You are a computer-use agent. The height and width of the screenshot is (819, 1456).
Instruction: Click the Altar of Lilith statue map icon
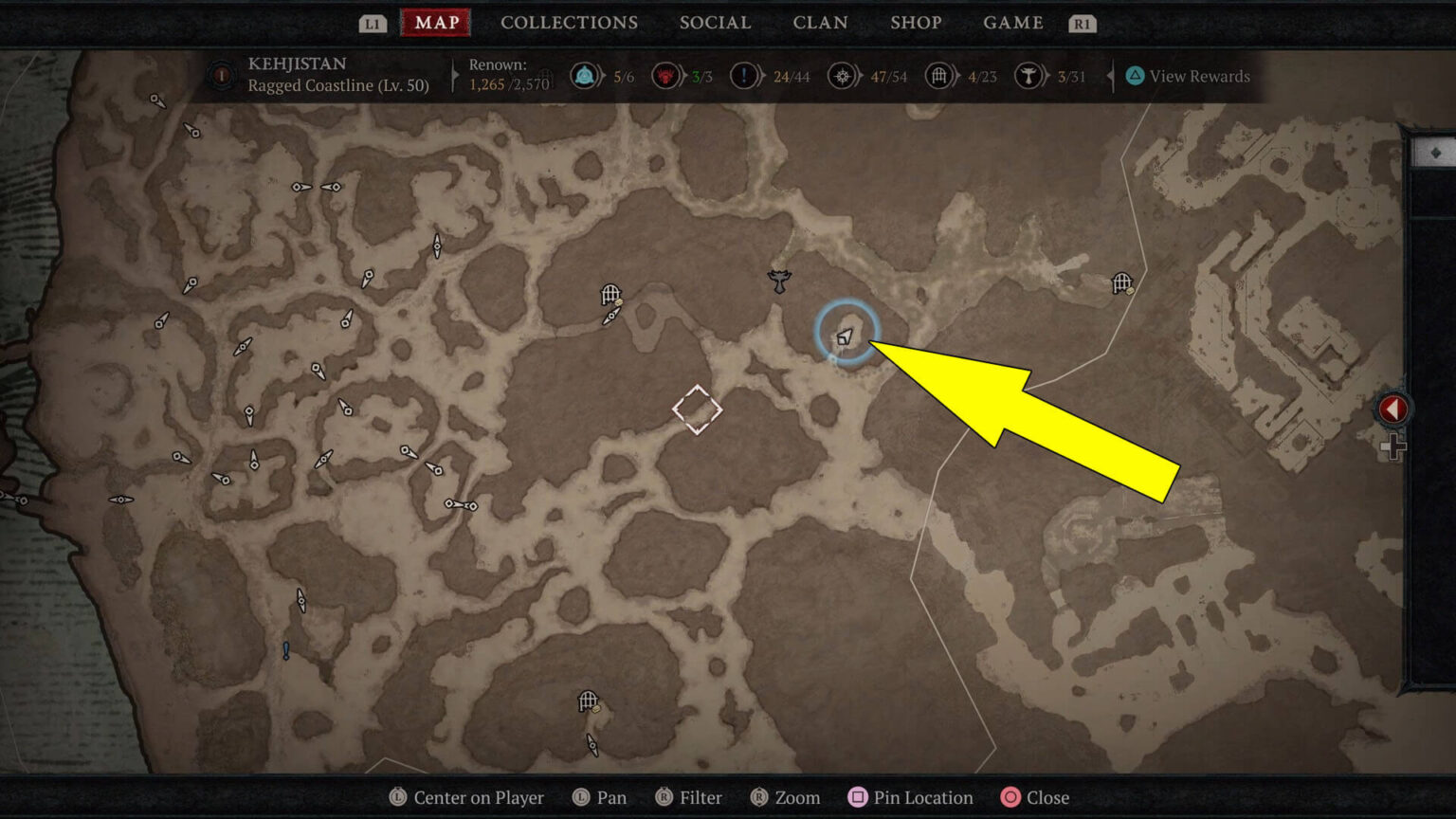779,282
